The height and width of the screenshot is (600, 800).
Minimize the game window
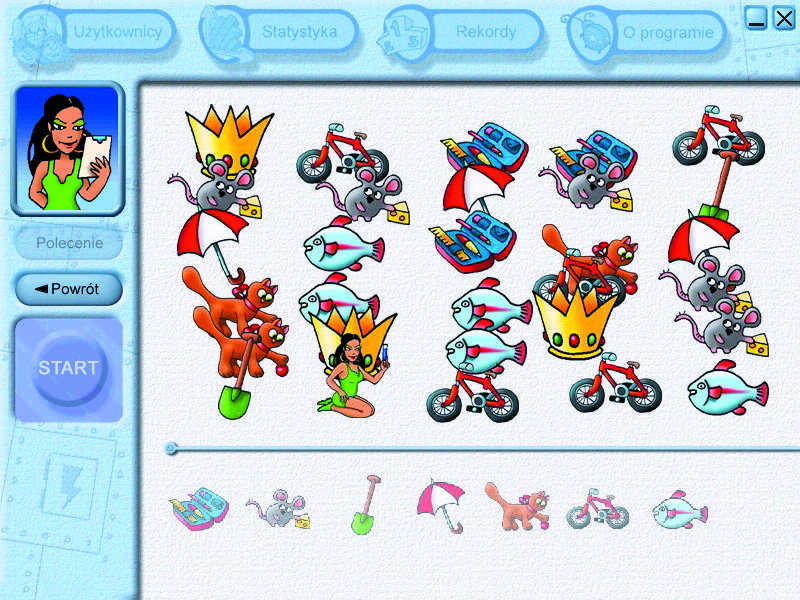pyautogui.click(x=757, y=18)
